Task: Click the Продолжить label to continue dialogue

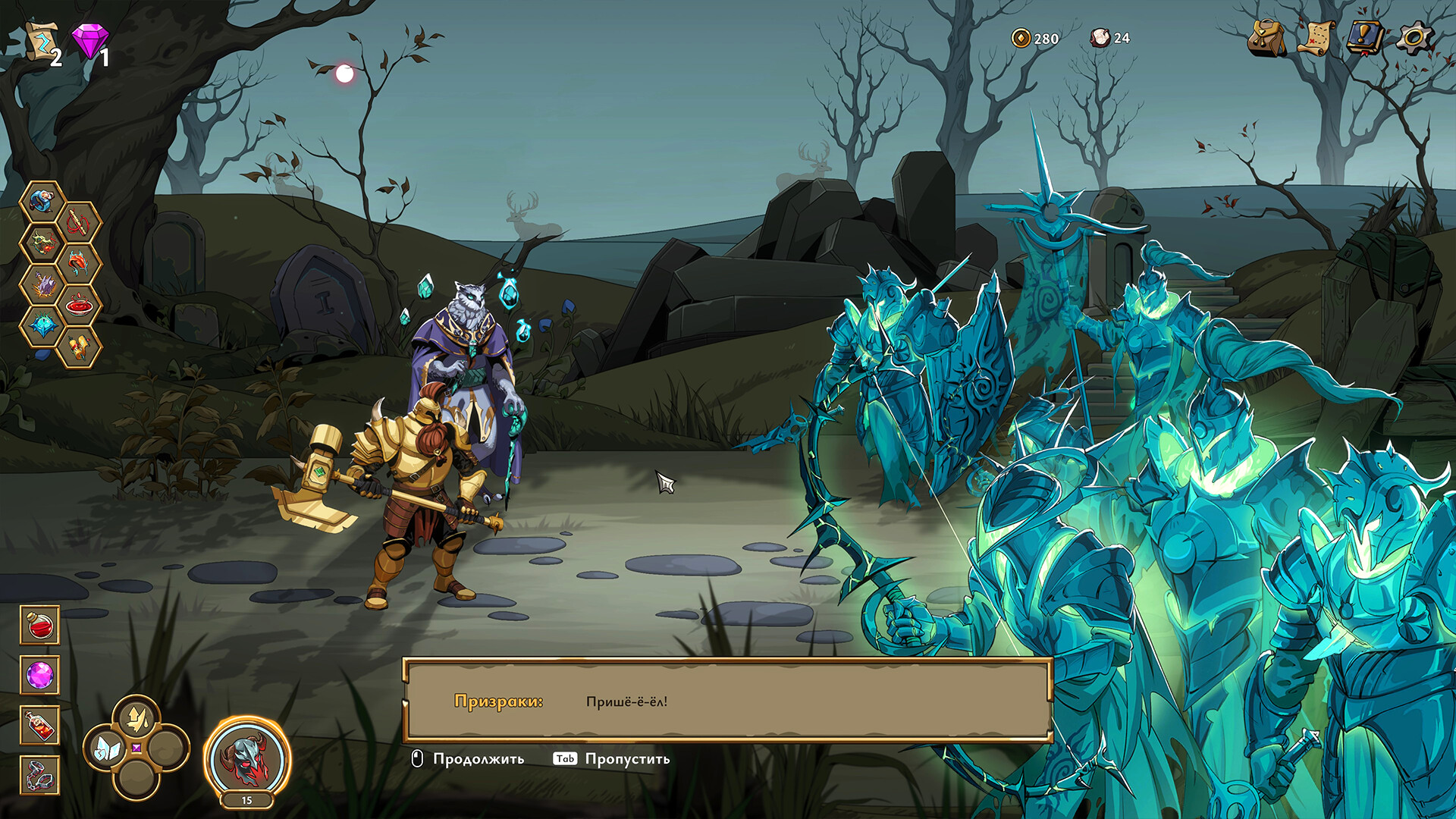Action: click(478, 759)
